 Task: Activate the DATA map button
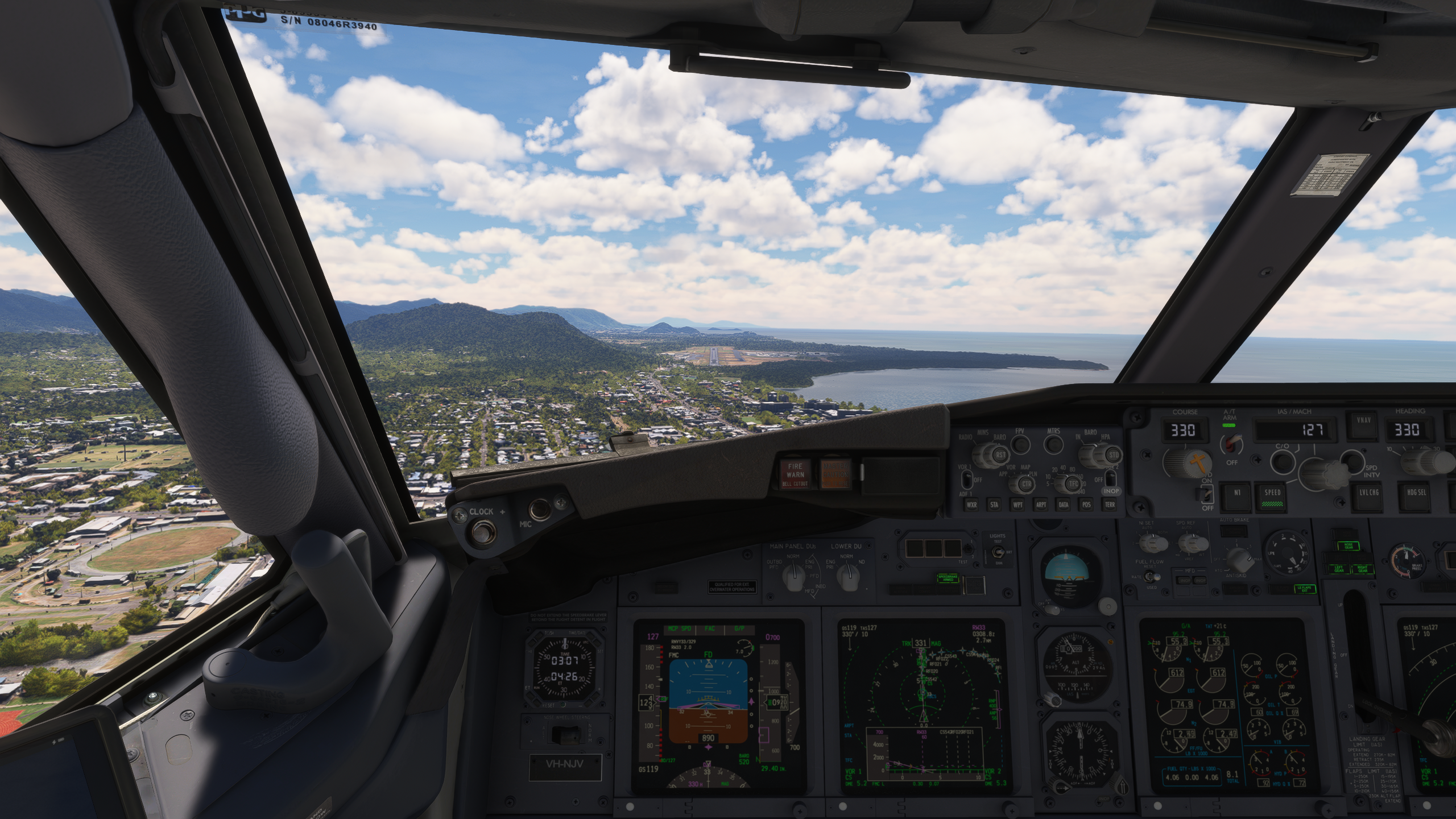[x=1063, y=504]
